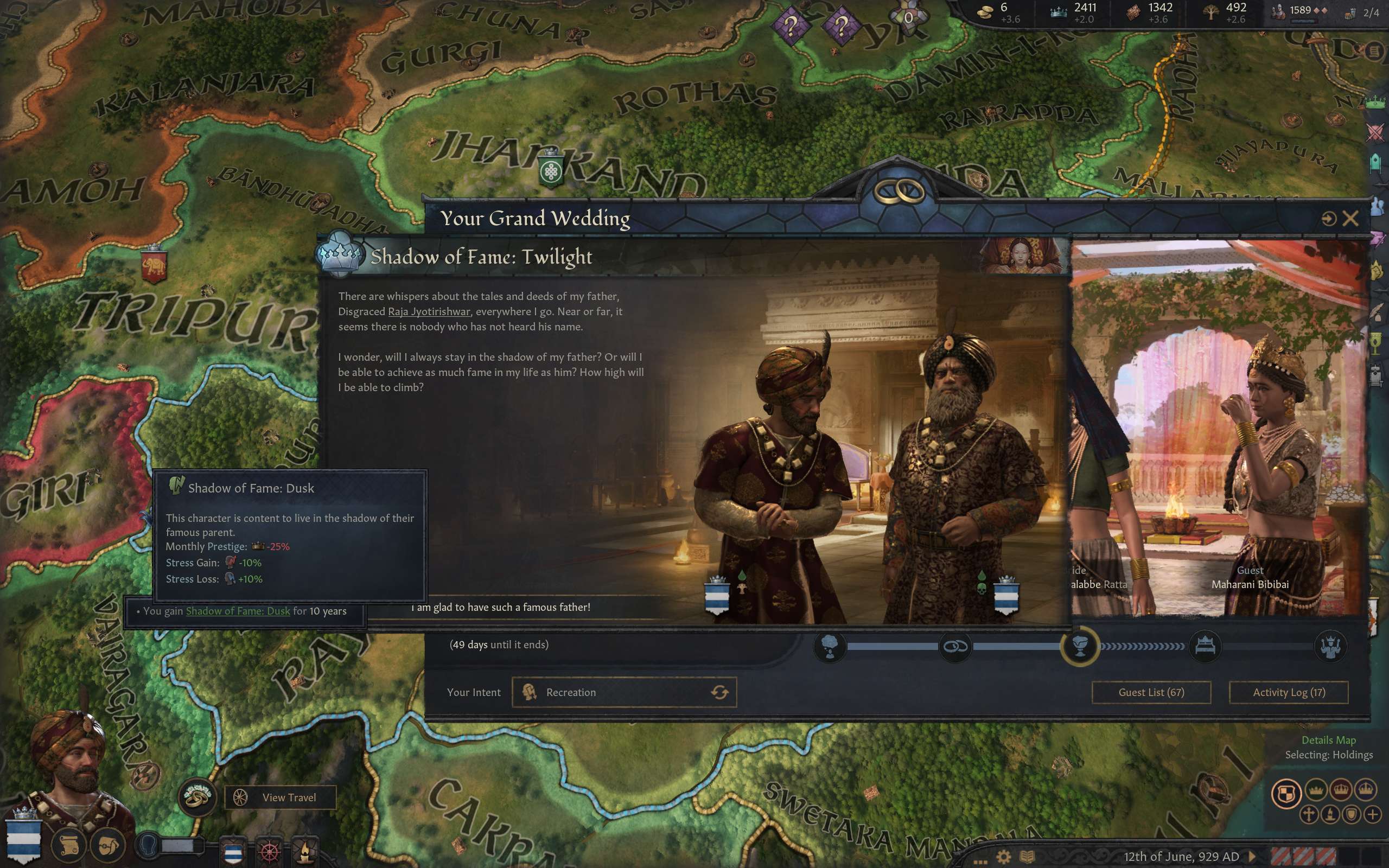This screenshot has width=1389, height=868.
Task: Open the Guest List
Action: [1151, 692]
